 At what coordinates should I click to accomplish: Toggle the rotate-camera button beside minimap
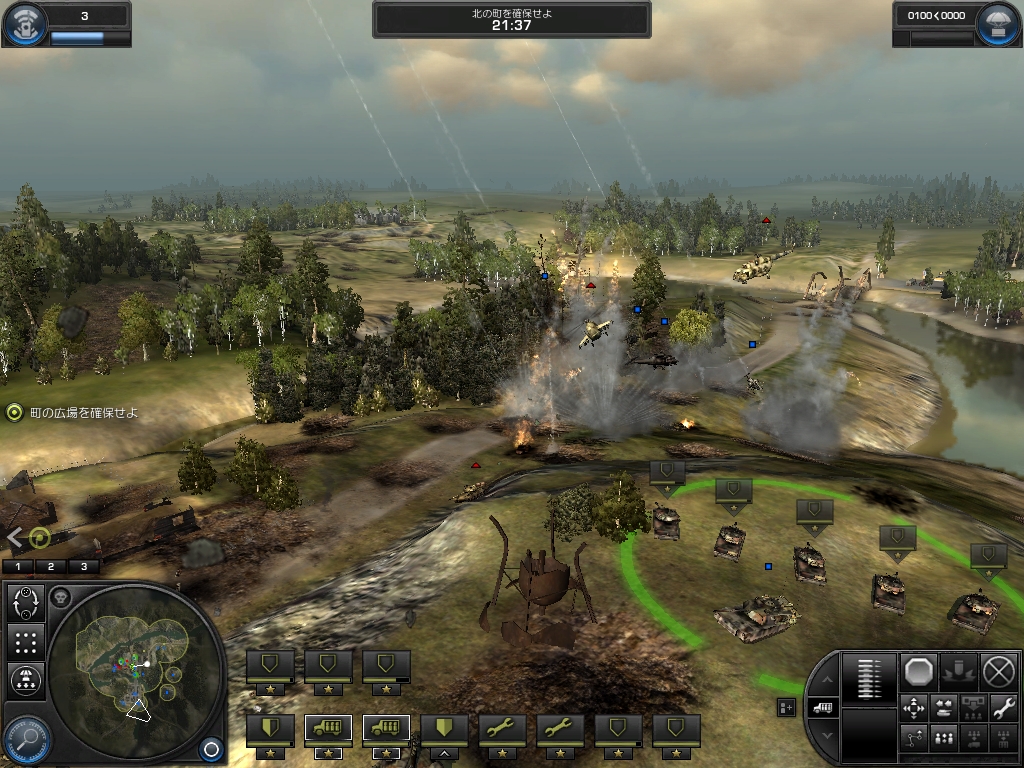26,603
